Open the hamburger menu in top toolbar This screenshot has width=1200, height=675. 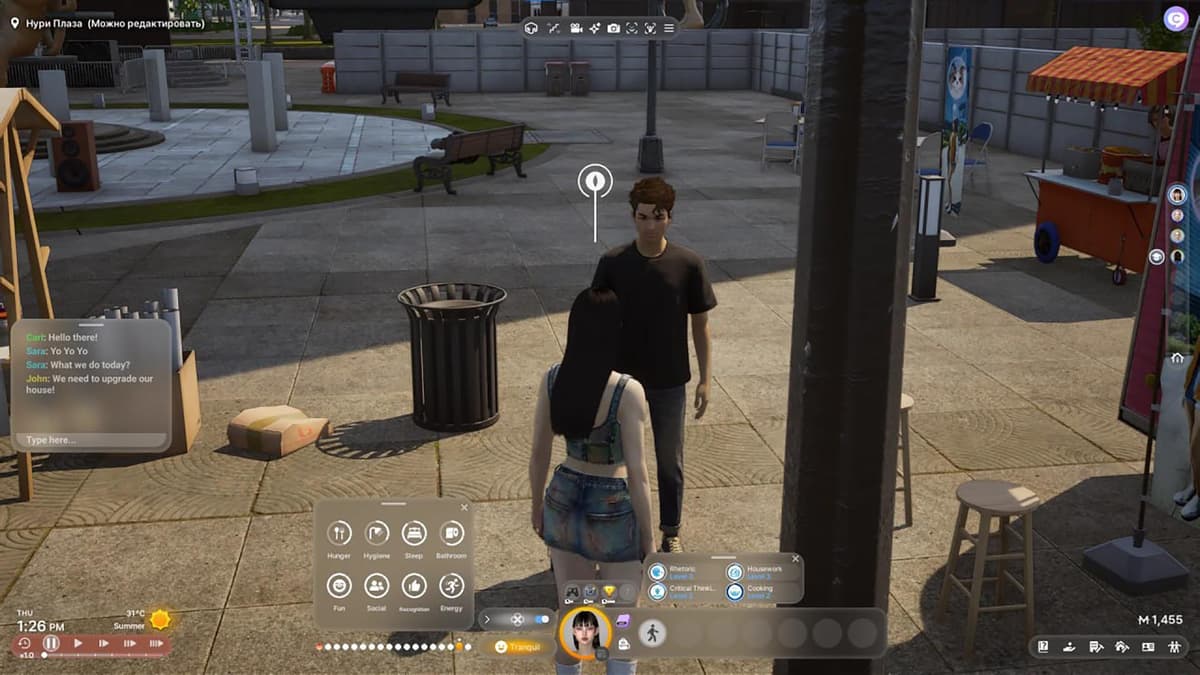(669, 28)
